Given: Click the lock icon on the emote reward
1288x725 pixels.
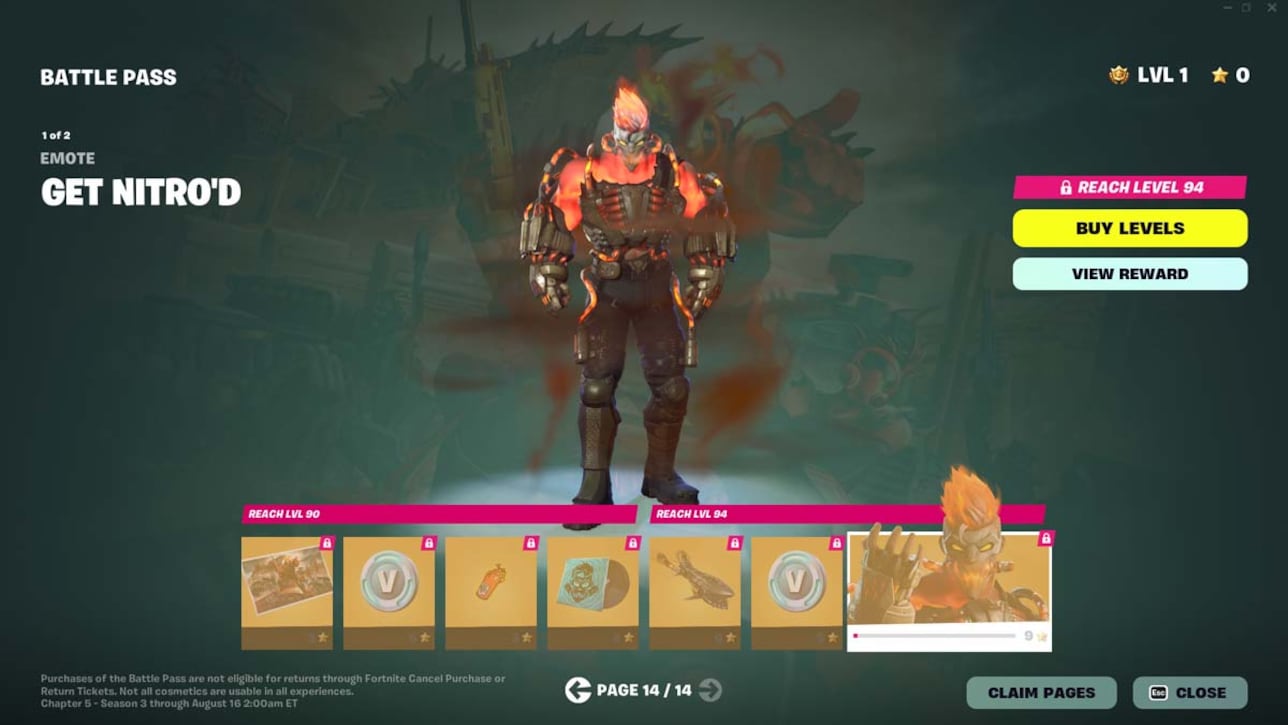Looking at the screenshot, I should pyautogui.click(x=1045, y=537).
